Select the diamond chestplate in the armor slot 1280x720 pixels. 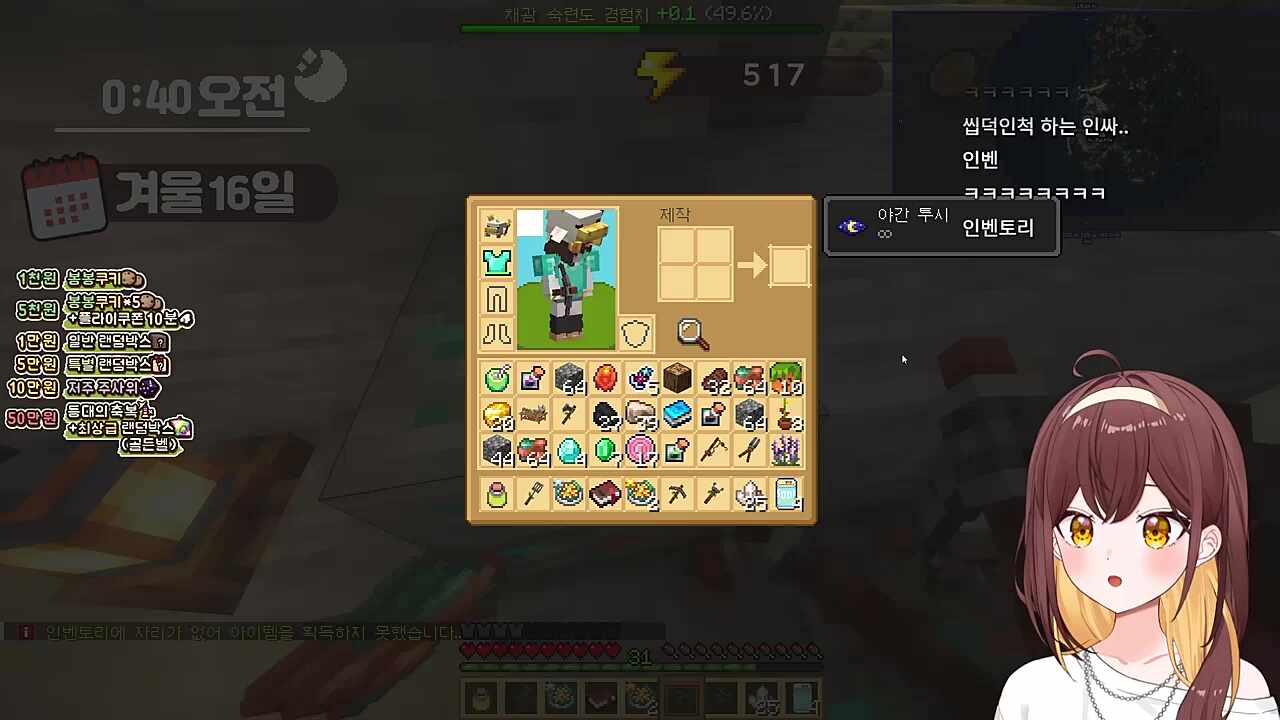[x=497, y=262]
